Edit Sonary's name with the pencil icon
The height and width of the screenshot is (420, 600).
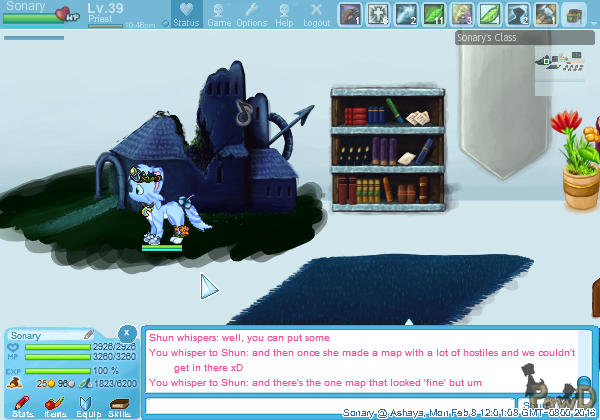[89, 335]
